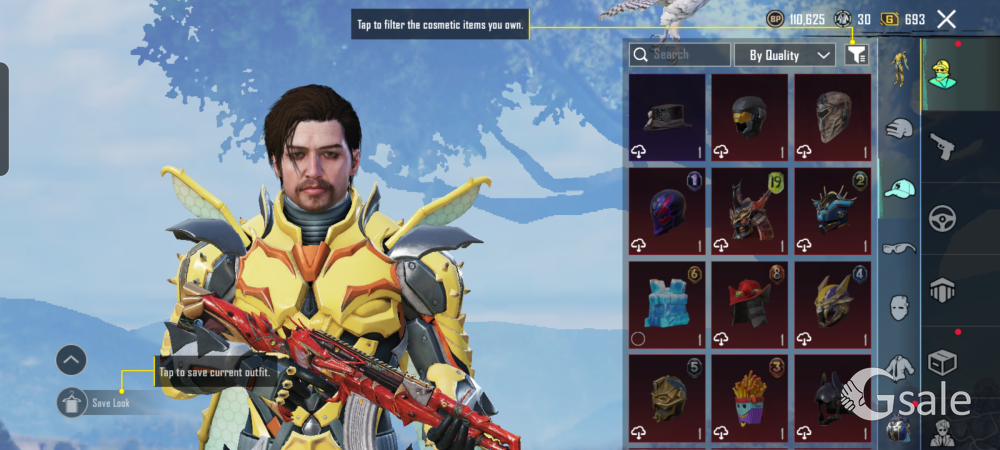Open the face mask category

[x=900, y=307]
